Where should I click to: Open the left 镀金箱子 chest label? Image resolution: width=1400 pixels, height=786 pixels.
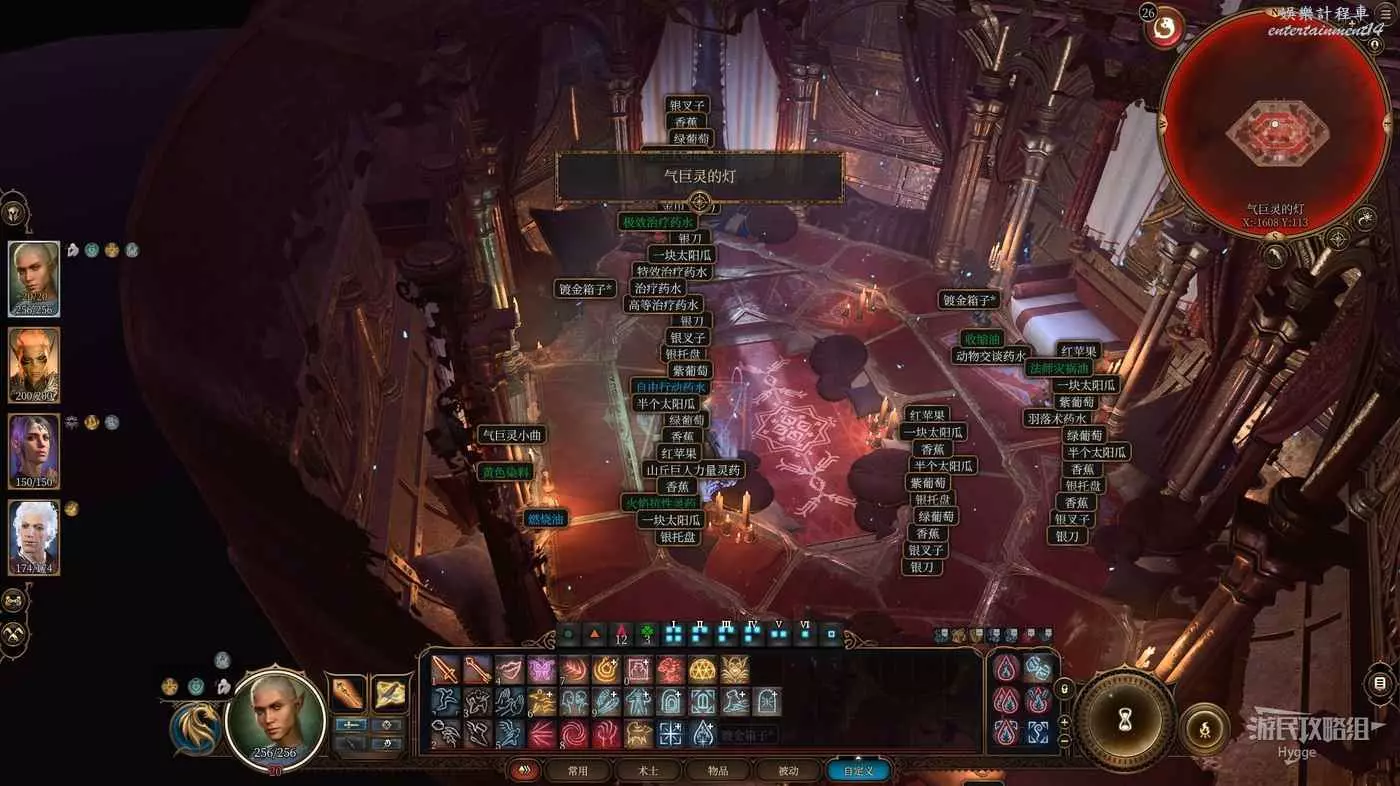click(585, 289)
